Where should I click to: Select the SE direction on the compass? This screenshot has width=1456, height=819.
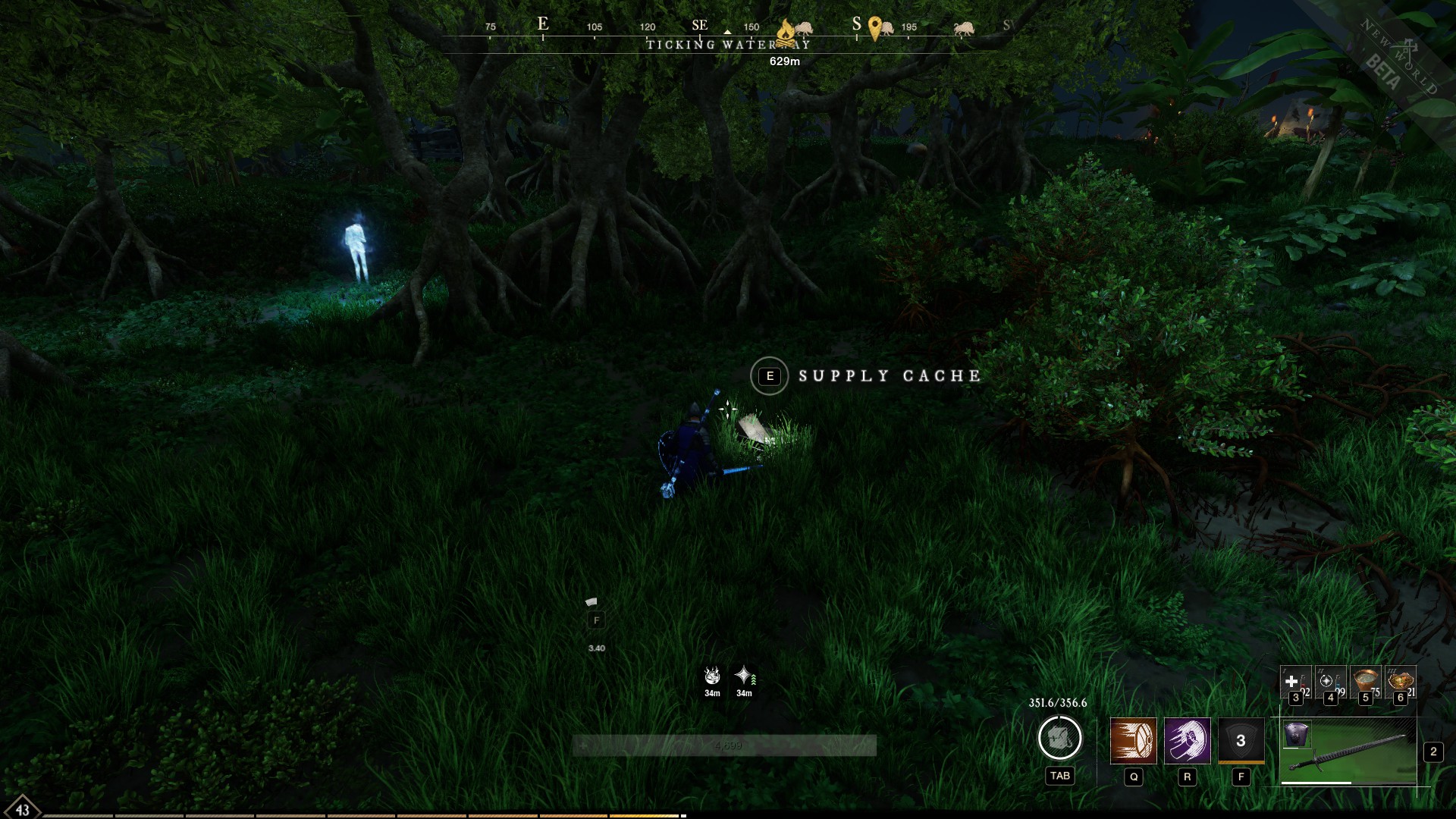699,24
